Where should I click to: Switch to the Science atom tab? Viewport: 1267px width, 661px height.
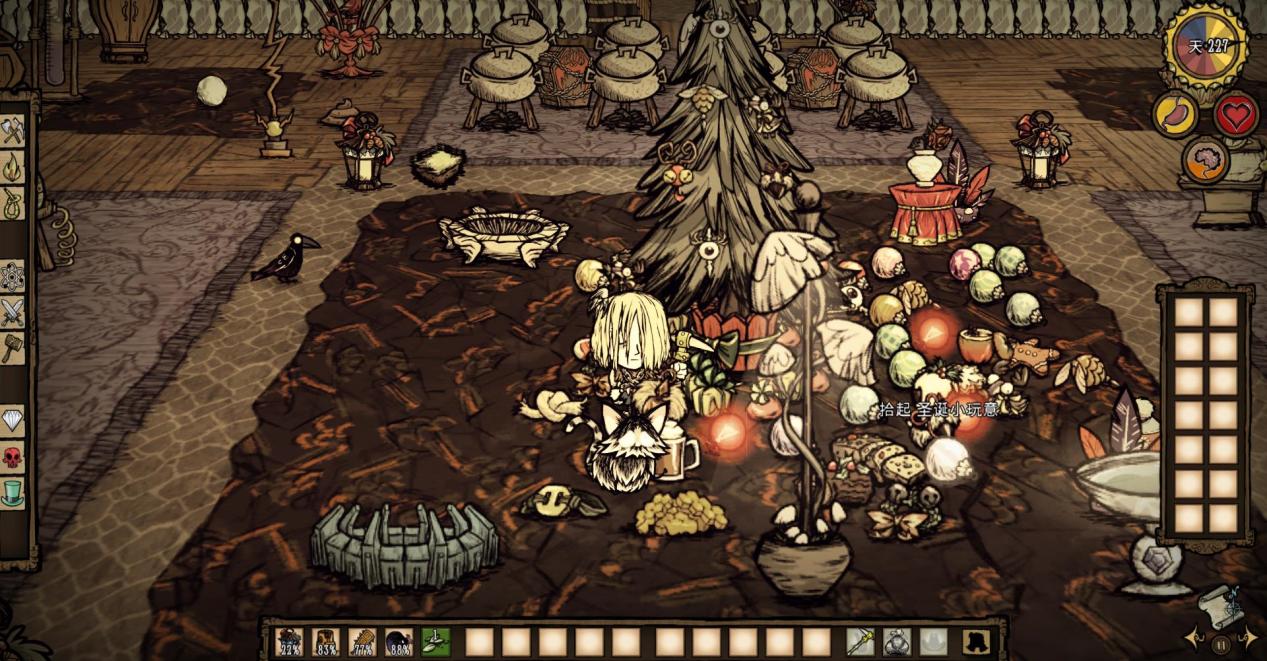(x=12, y=275)
